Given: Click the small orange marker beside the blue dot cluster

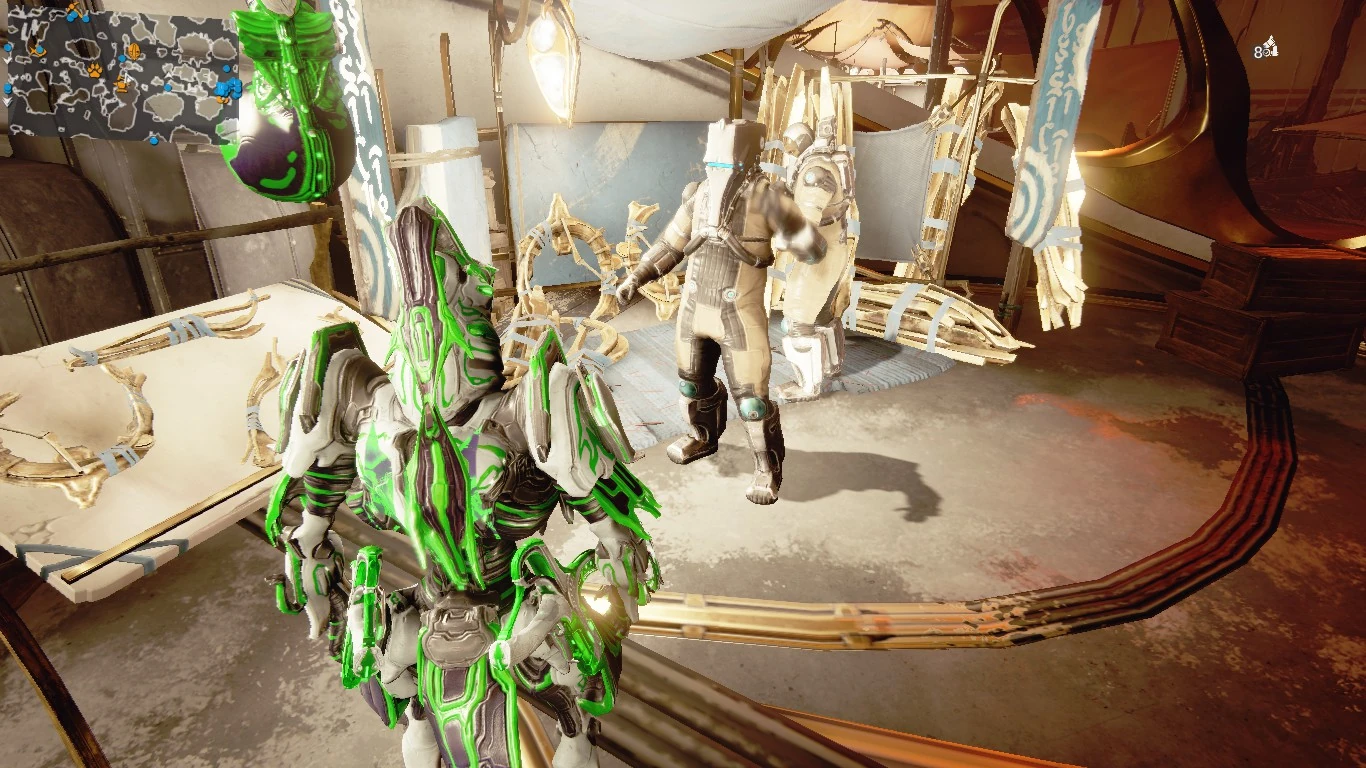Looking at the screenshot, I should click(x=222, y=100).
